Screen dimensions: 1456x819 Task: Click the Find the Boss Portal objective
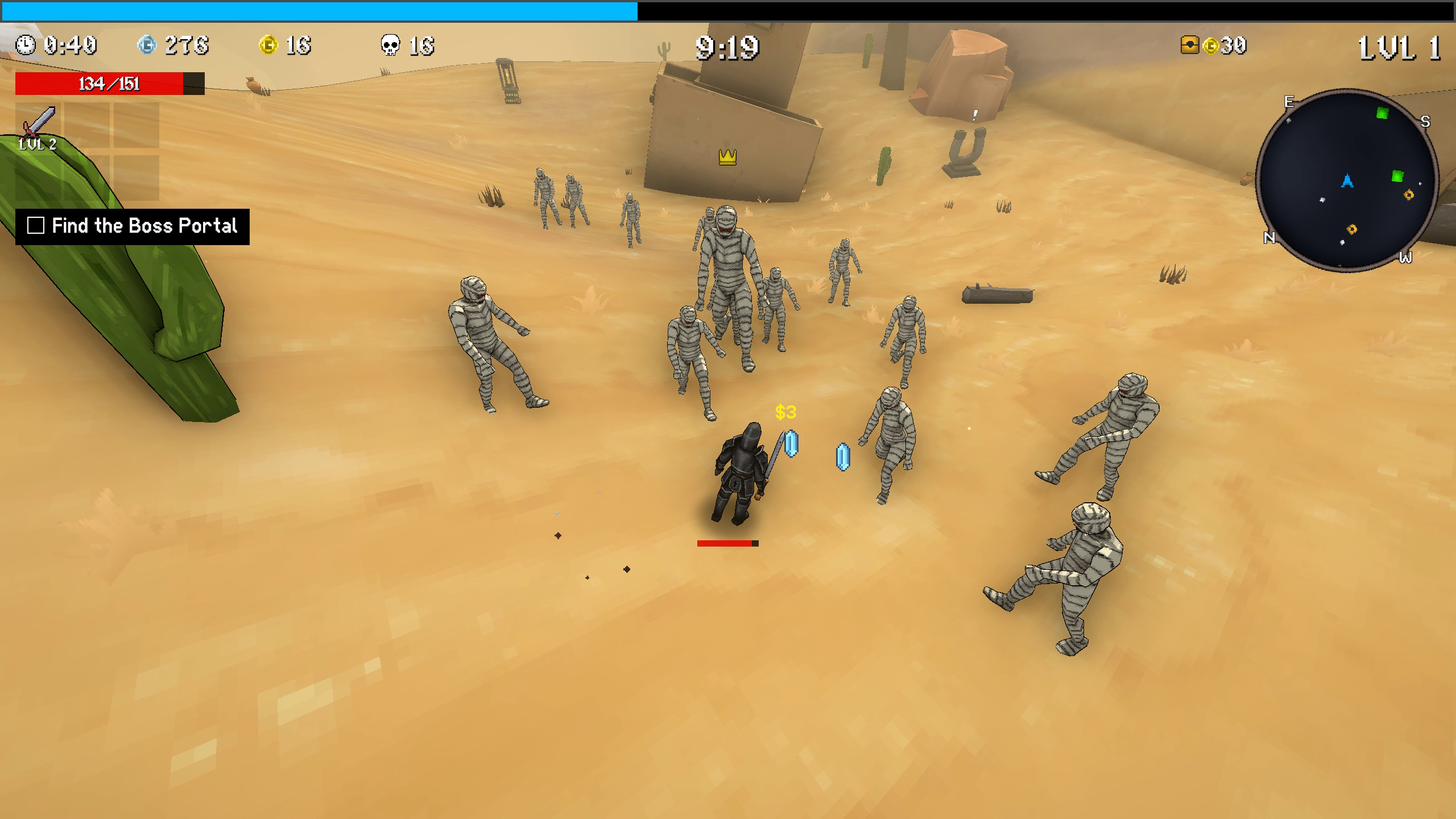tap(144, 226)
